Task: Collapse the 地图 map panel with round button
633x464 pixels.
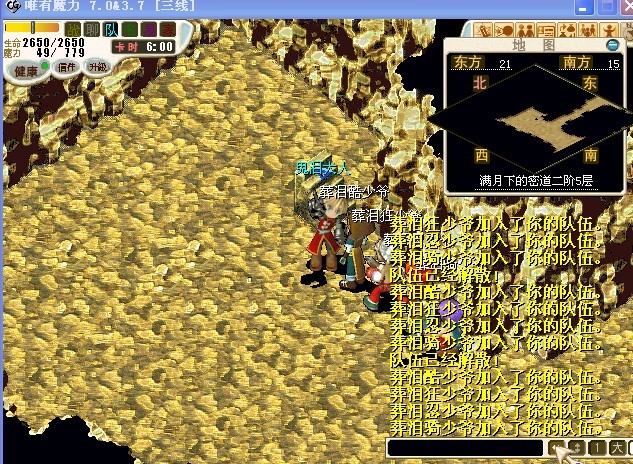Action: tap(612, 45)
